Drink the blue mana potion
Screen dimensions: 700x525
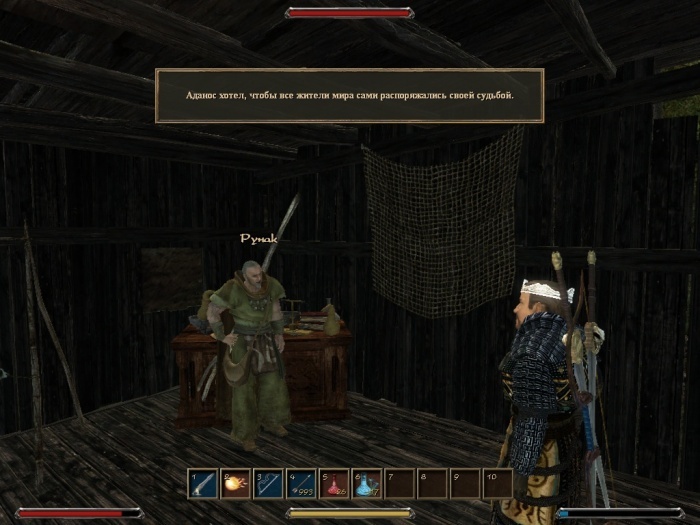pyautogui.click(x=366, y=484)
